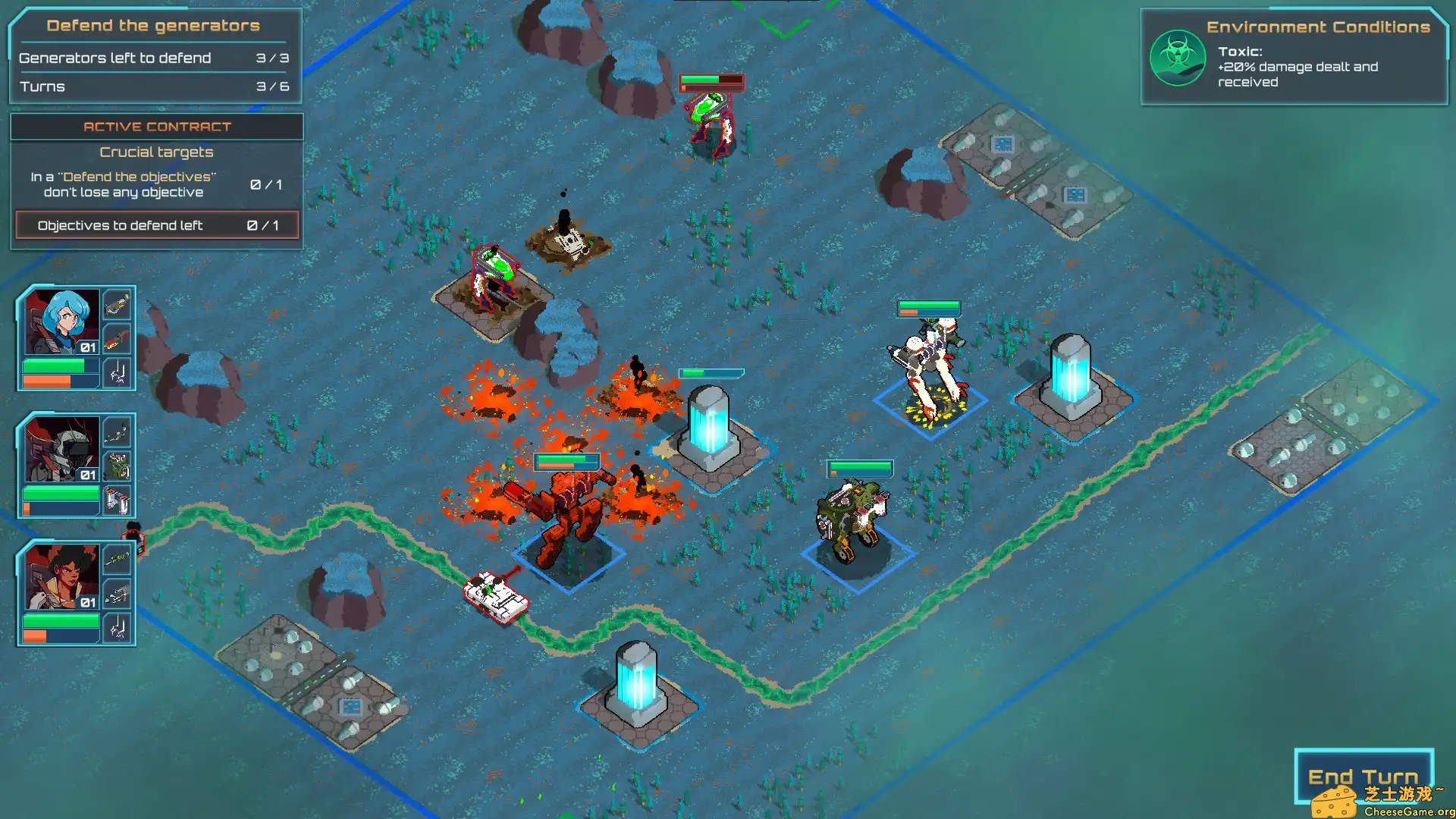Select the second pilot's green claw weapon icon
Screen dimensions: 1456x819
(116, 465)
